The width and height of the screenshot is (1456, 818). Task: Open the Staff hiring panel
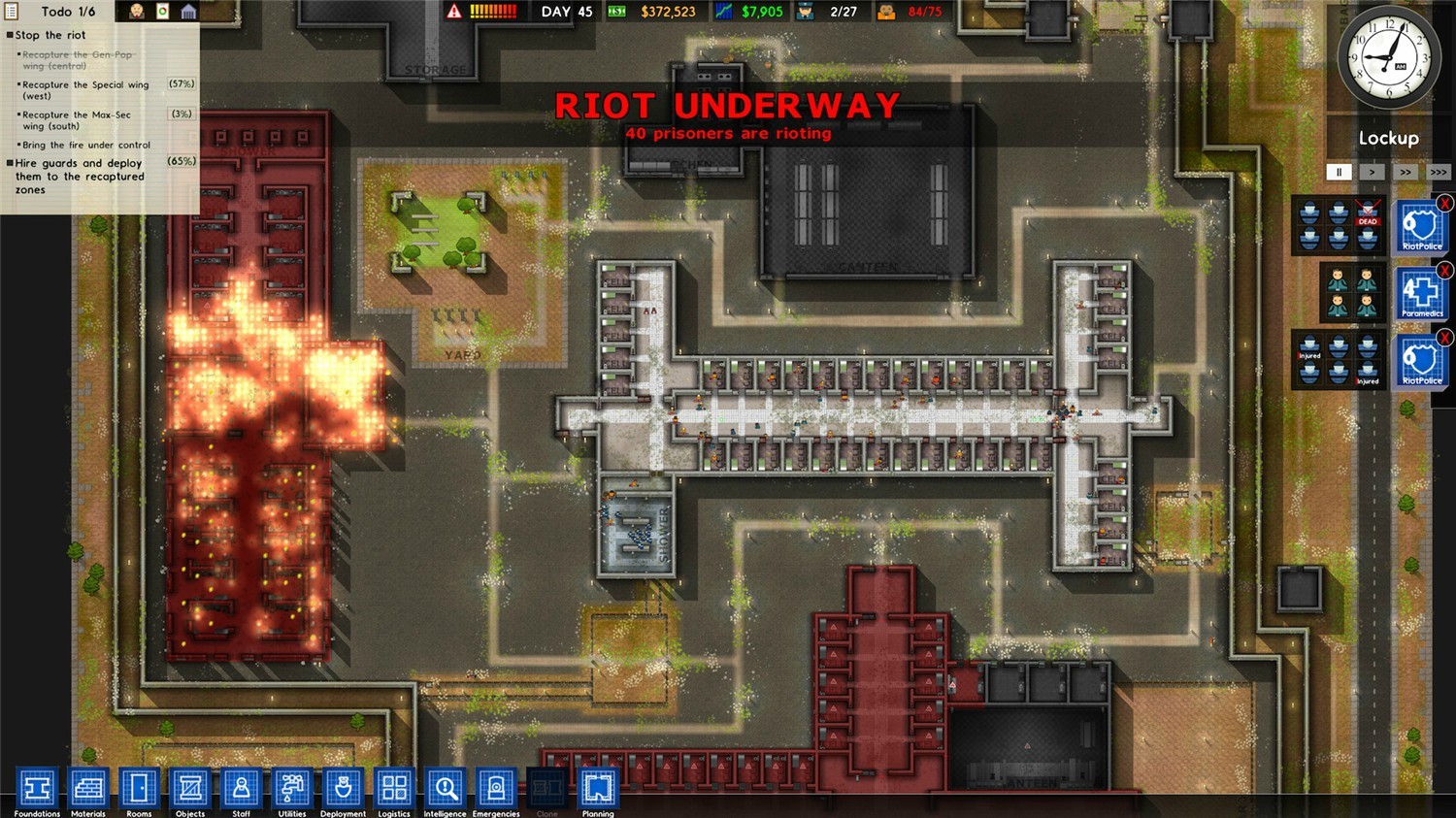[241, 789]
